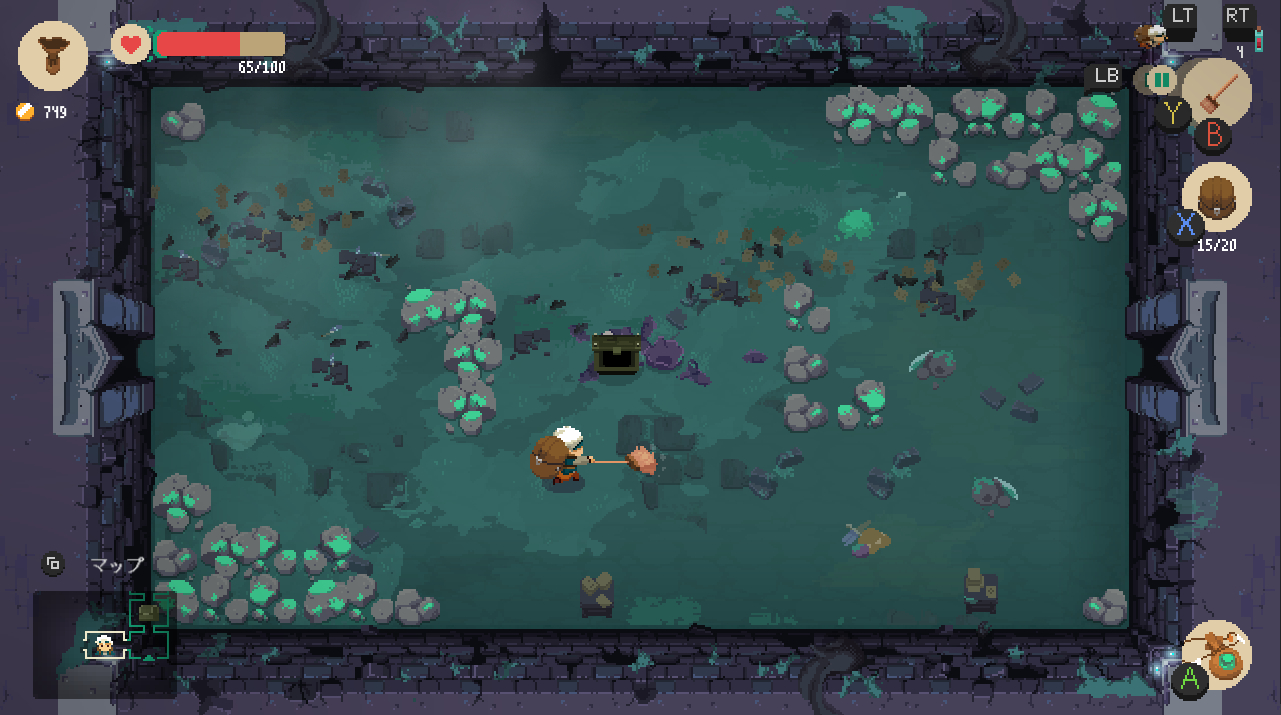Open the backpack inventory icon
Screen dimensions: 1281x715
1216,197
